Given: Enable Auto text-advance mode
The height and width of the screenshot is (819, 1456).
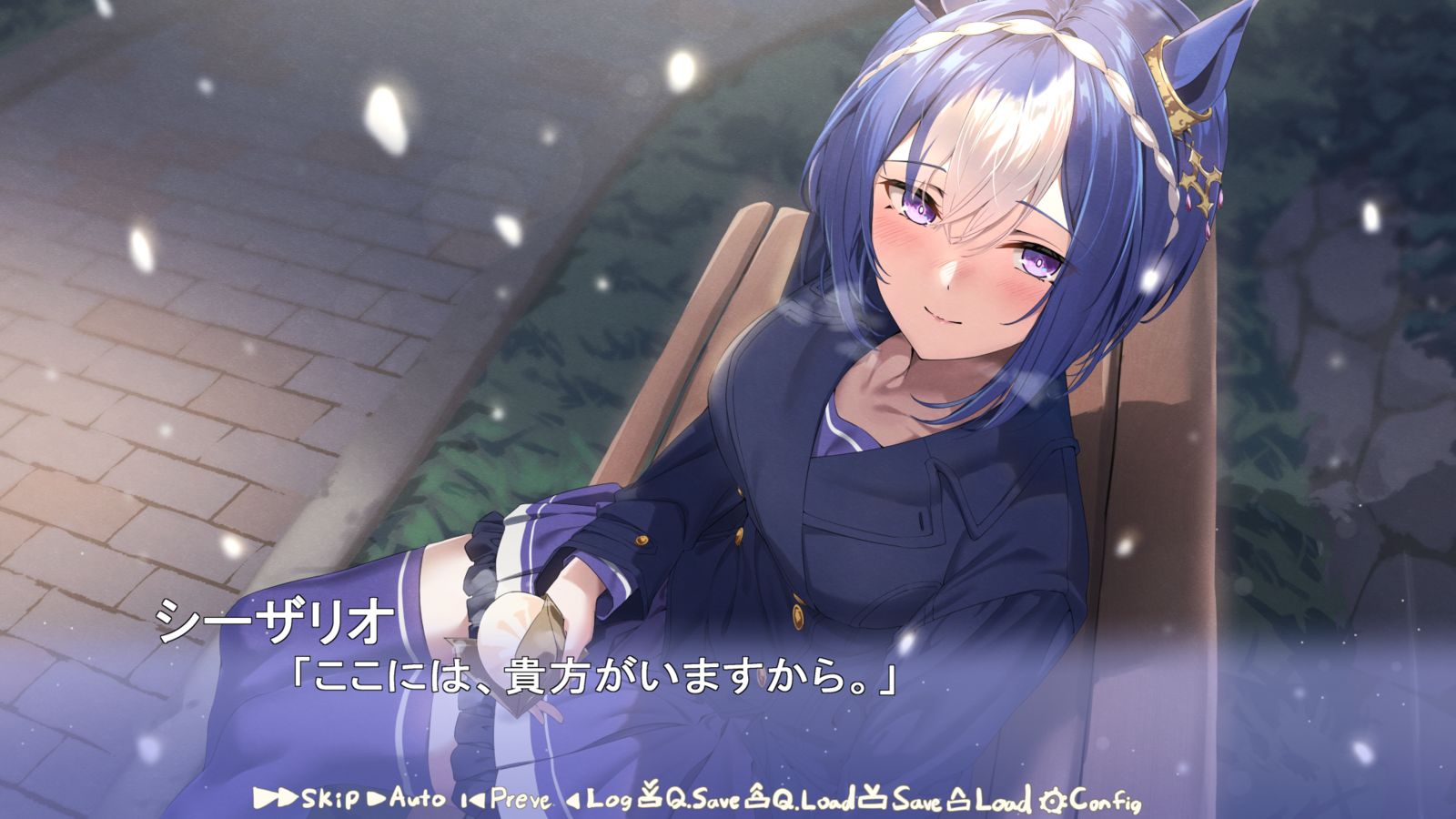Looking at the screenshot, I should [419, 797].
